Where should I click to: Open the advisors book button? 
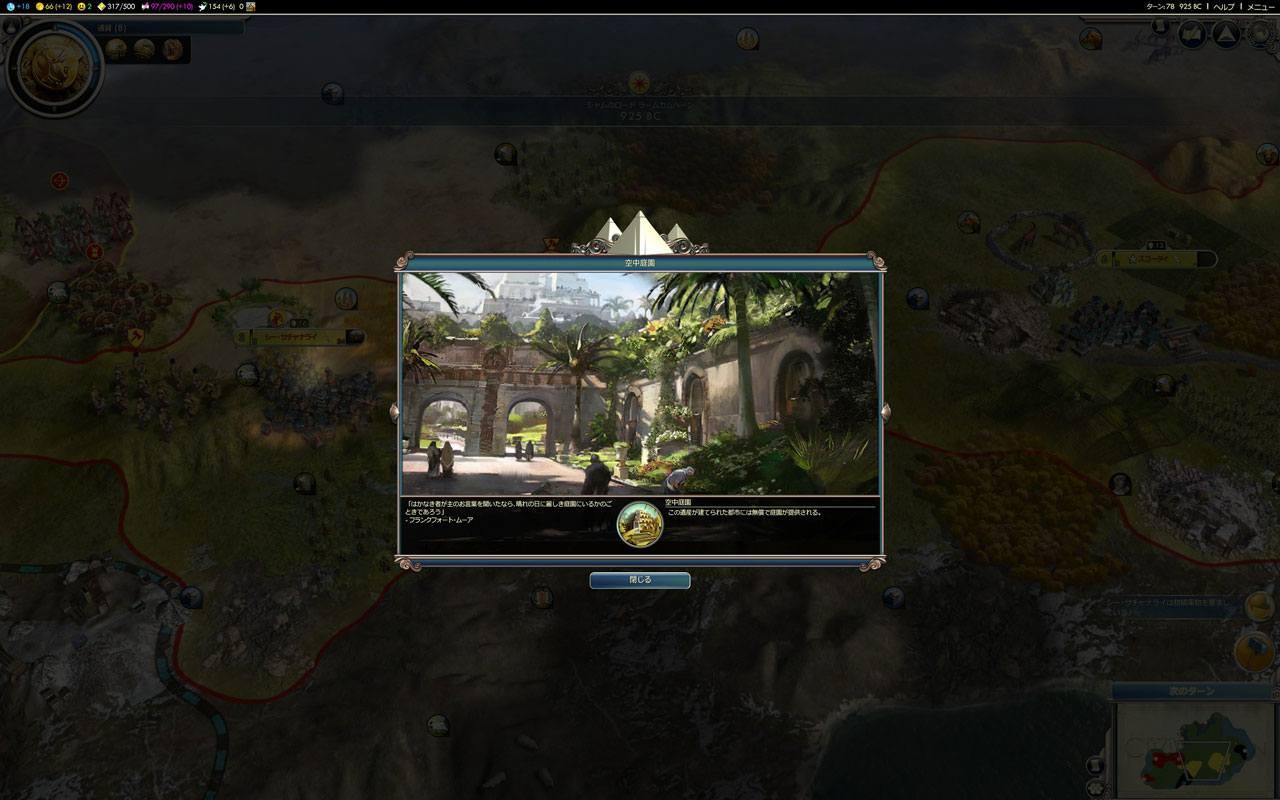[1192, 35]
